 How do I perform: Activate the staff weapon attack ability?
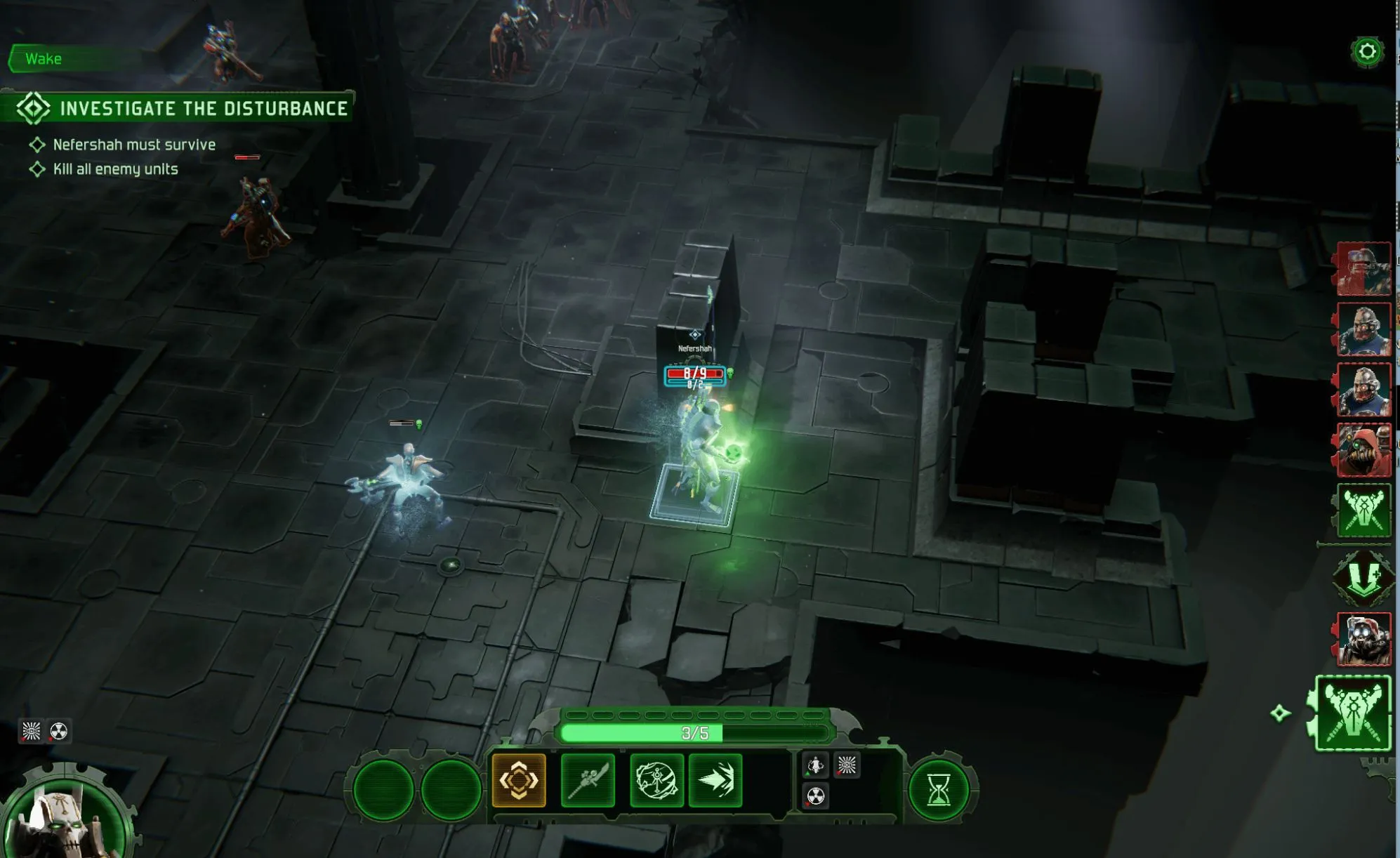[588, 780]
